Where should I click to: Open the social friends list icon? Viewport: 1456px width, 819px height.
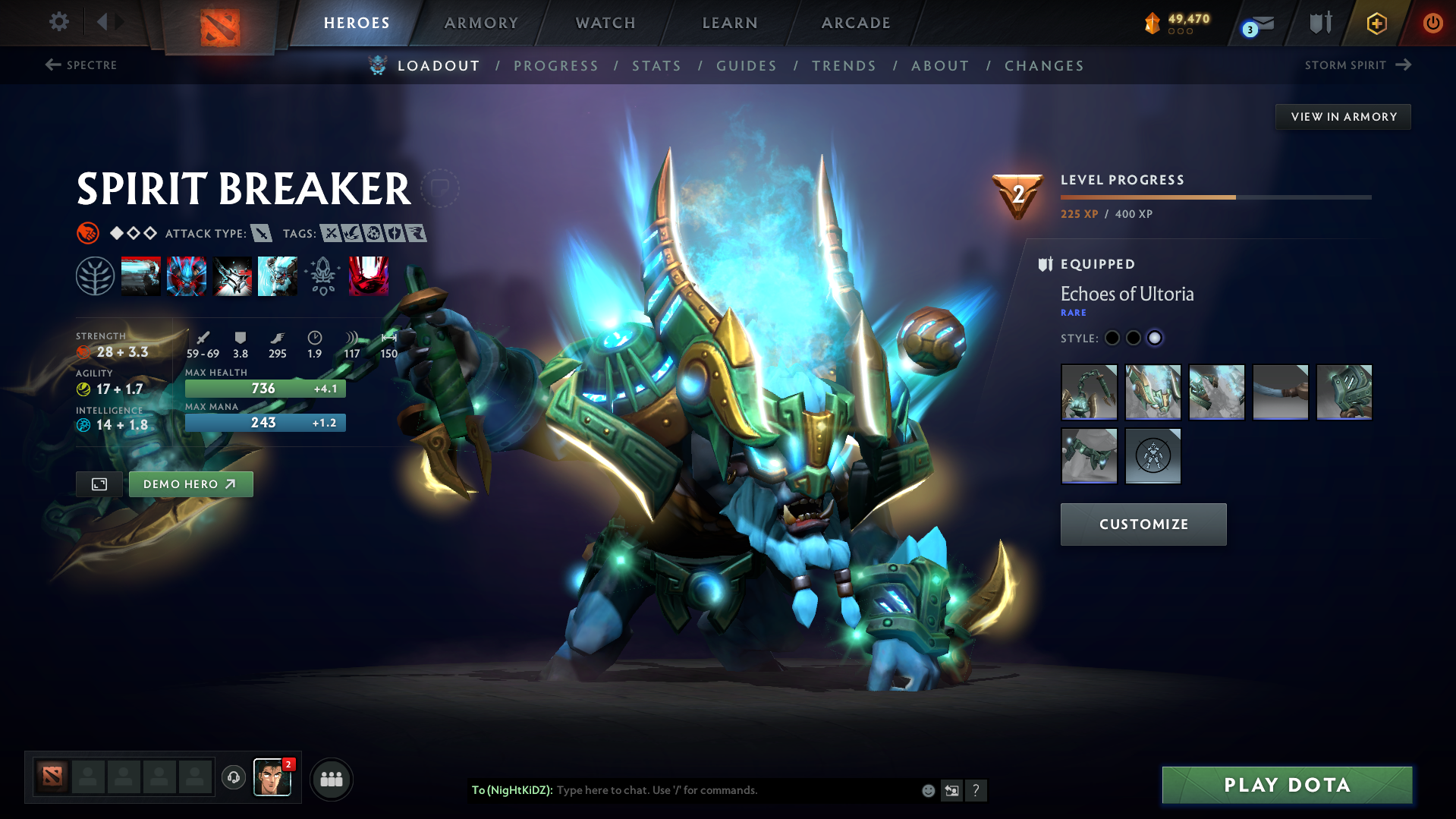(x=331, y=779)
